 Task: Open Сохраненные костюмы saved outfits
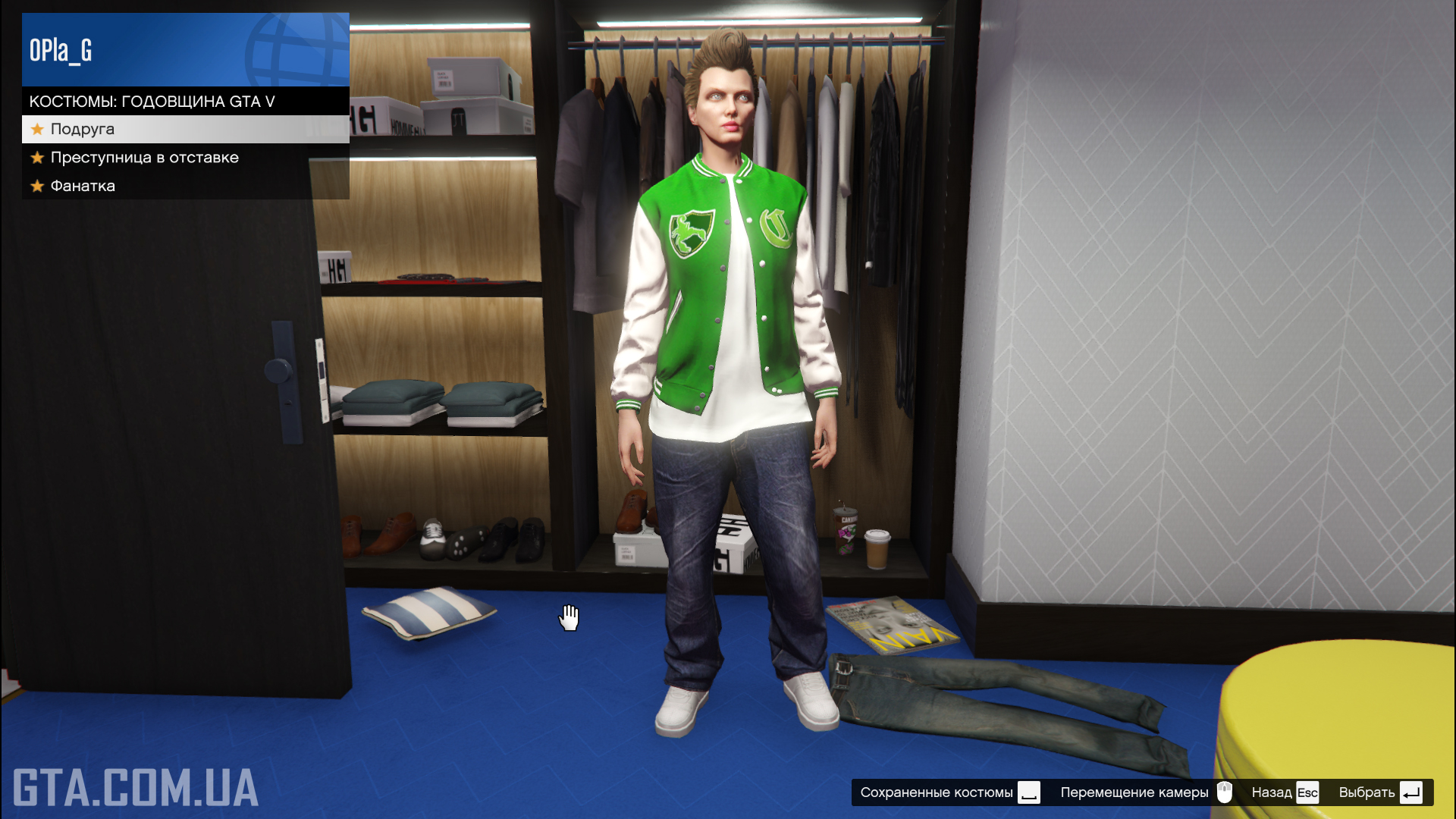click(949, 792)
